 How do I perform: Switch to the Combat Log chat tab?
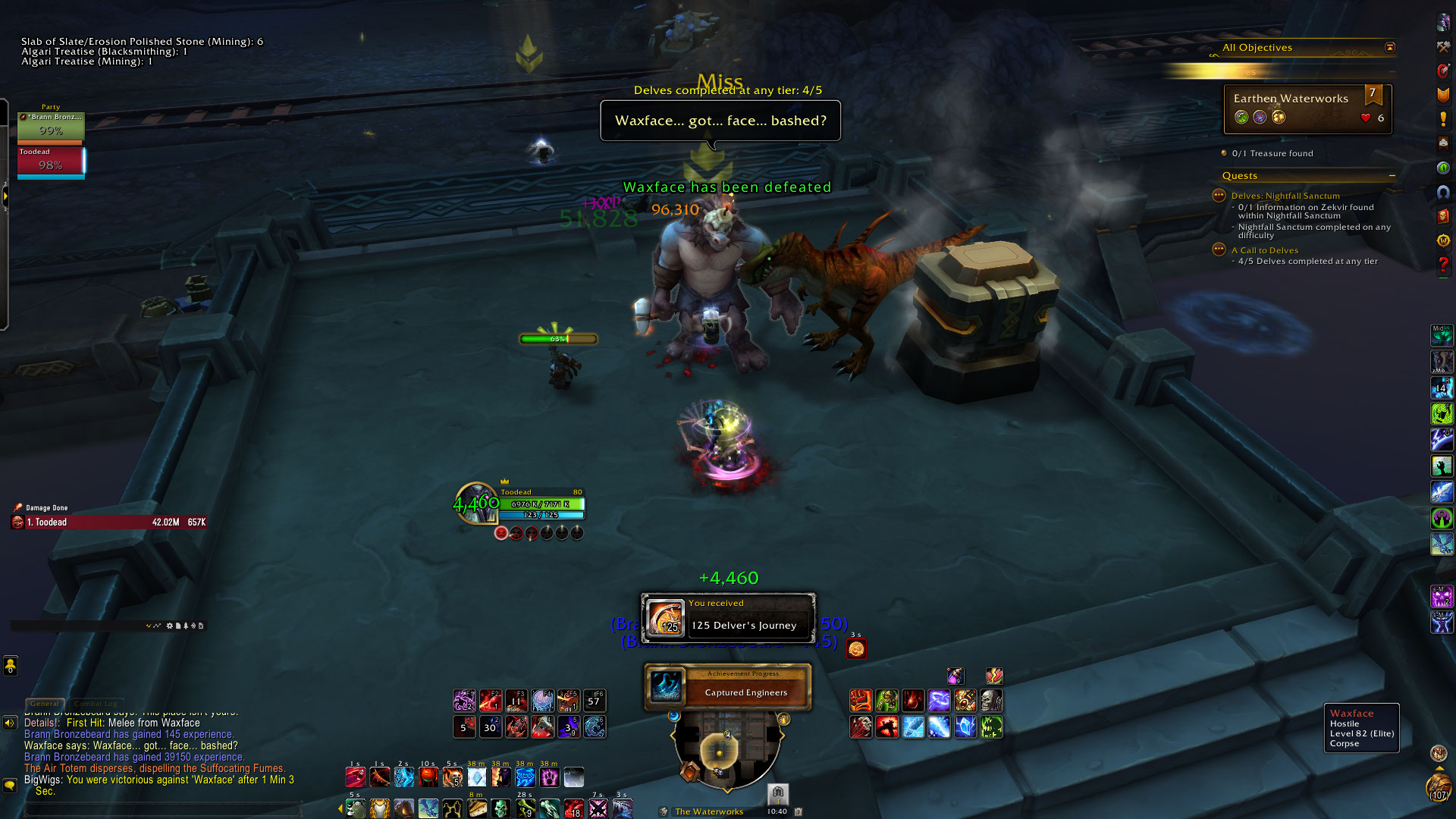(96, 704)
